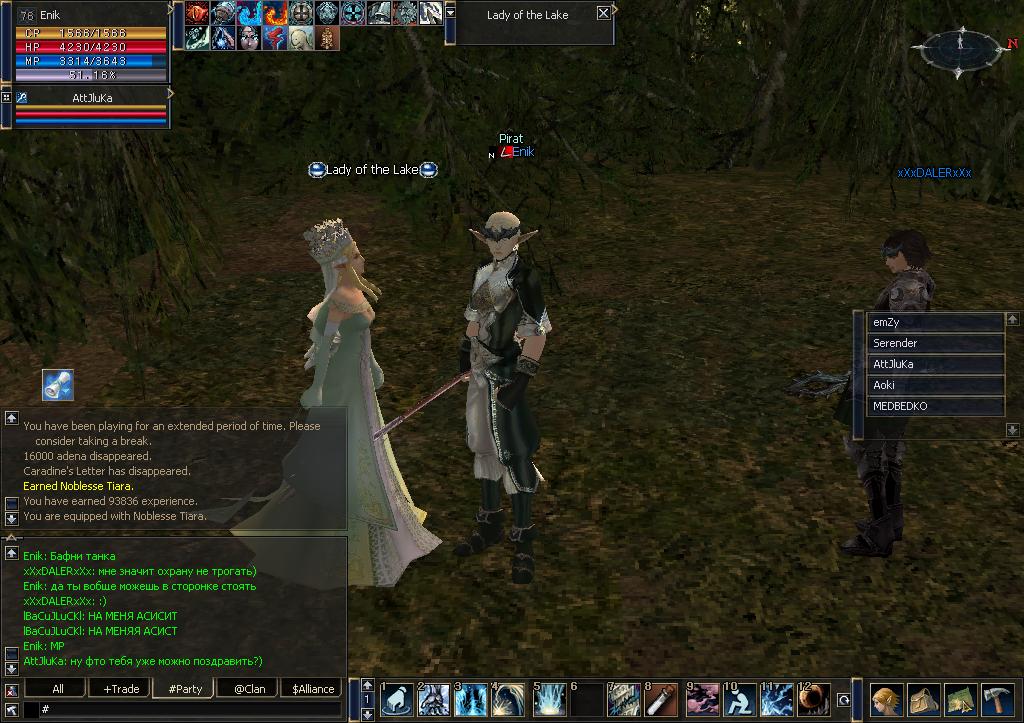
Task: Target MEDBEDKO in the party list
Action: point(934,406)
